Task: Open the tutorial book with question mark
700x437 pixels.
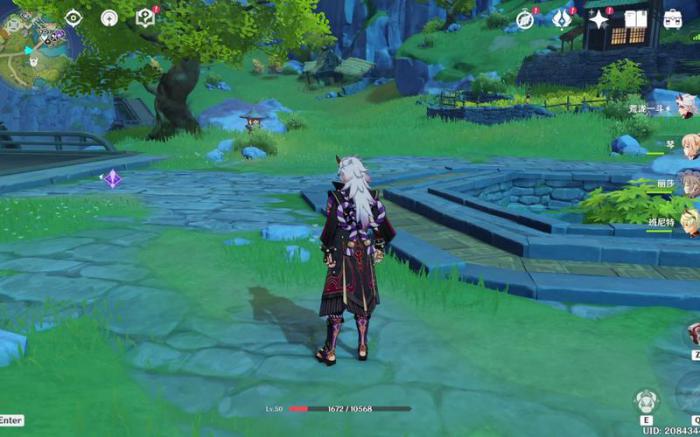Action: click(145, 17)
